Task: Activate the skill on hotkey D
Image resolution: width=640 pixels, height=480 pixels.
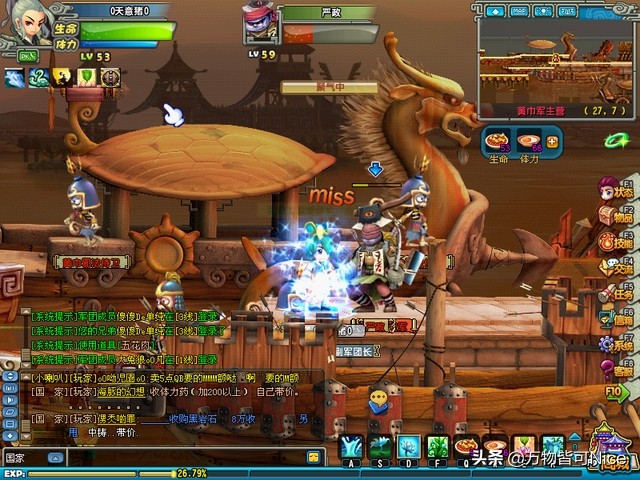Action: (x=408, y=447)
